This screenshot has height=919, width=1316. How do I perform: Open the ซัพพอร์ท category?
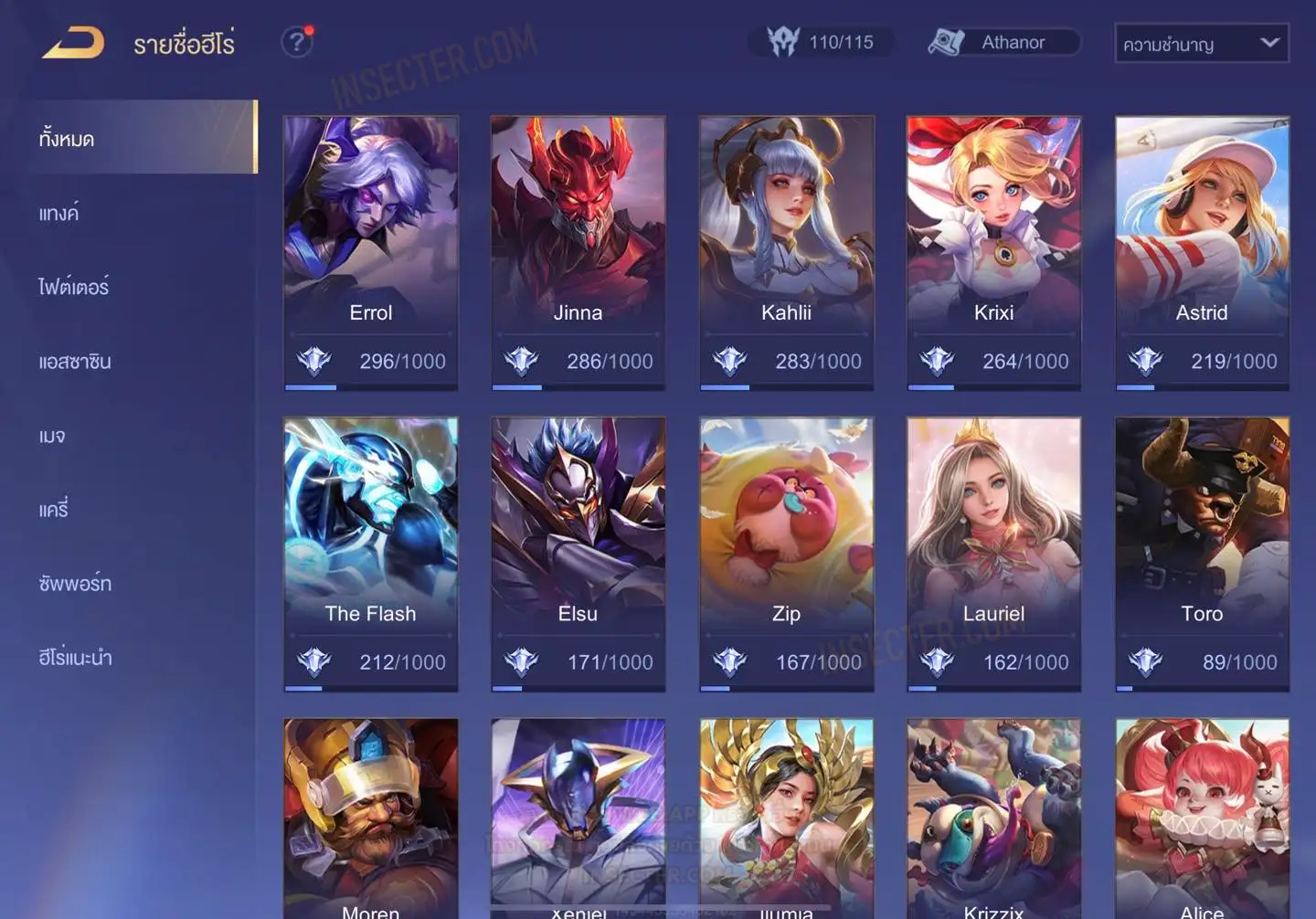(x=75, y=584)
